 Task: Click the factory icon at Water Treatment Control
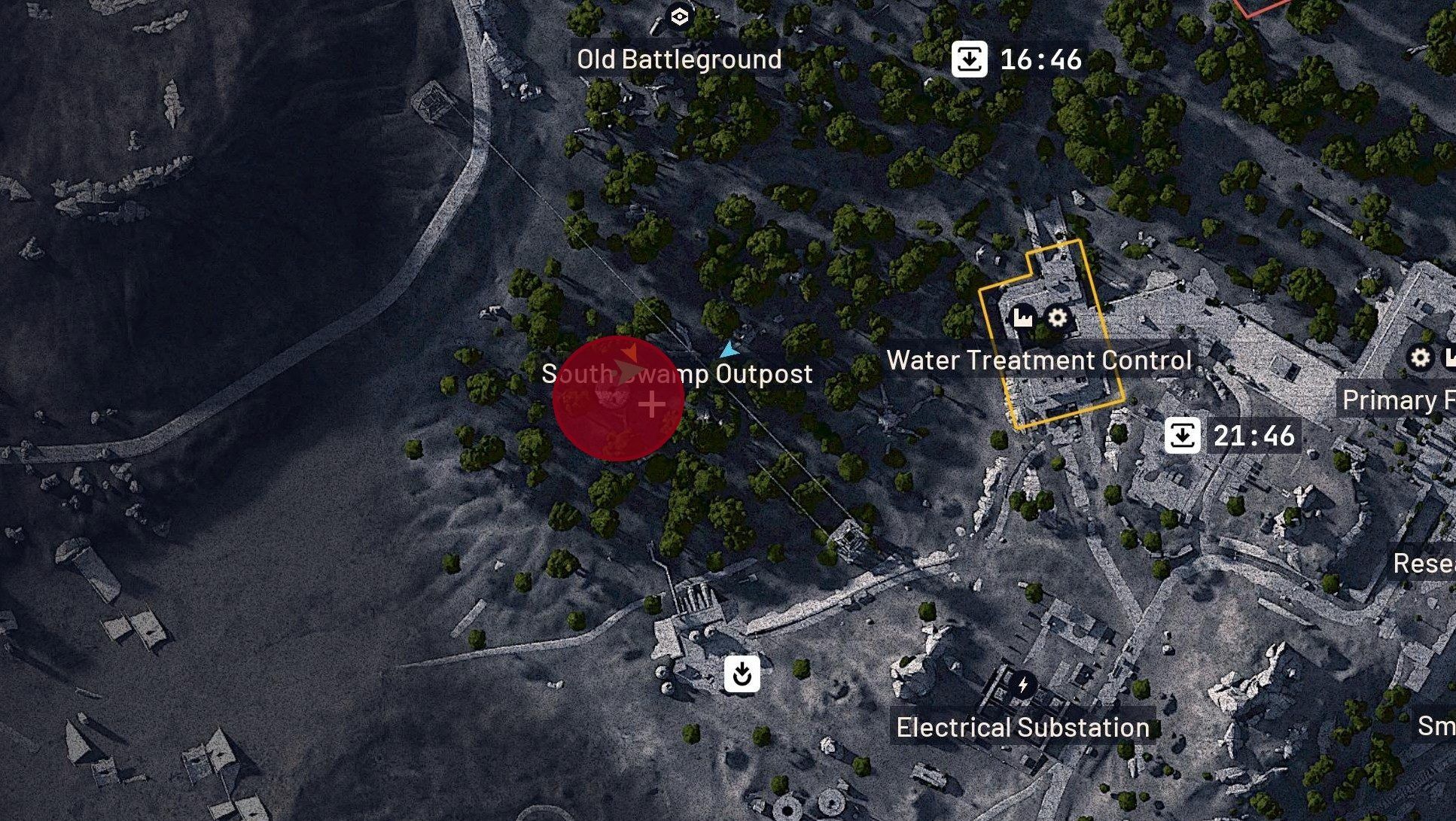1022,318
